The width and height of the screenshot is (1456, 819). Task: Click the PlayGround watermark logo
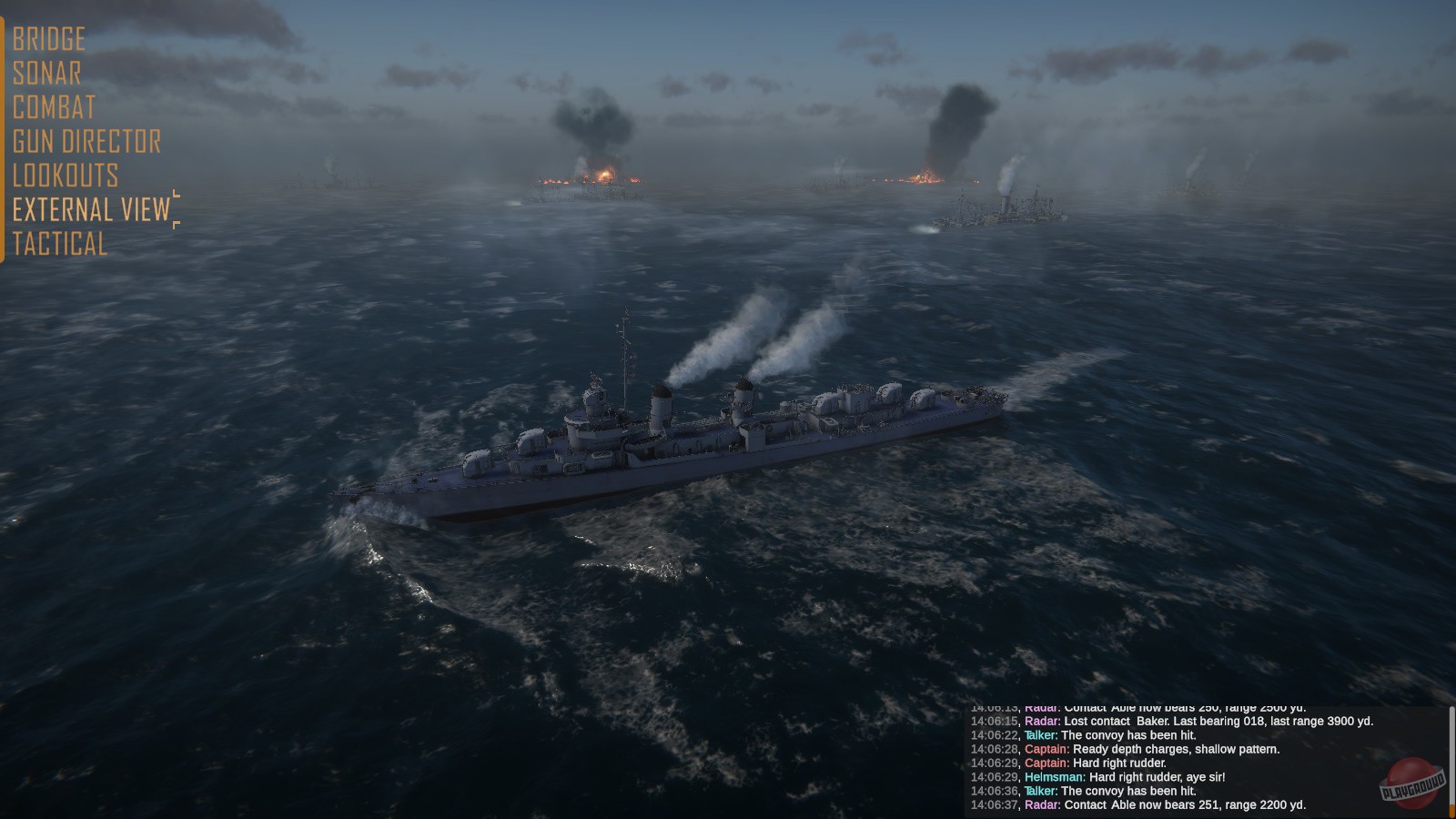[x=1413, y=783]
